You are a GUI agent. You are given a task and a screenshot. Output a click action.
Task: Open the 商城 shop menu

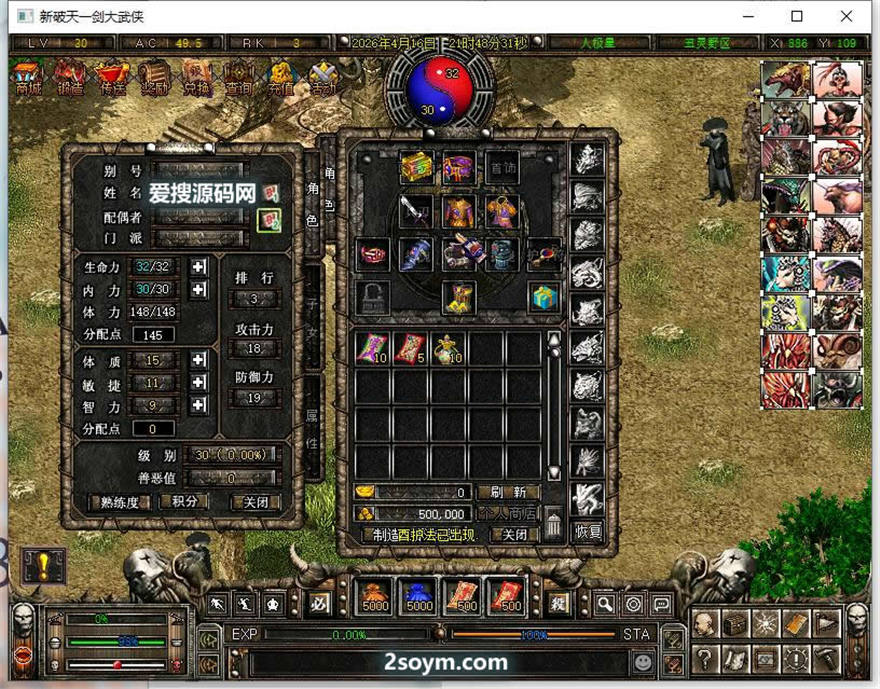click(28, 78)
